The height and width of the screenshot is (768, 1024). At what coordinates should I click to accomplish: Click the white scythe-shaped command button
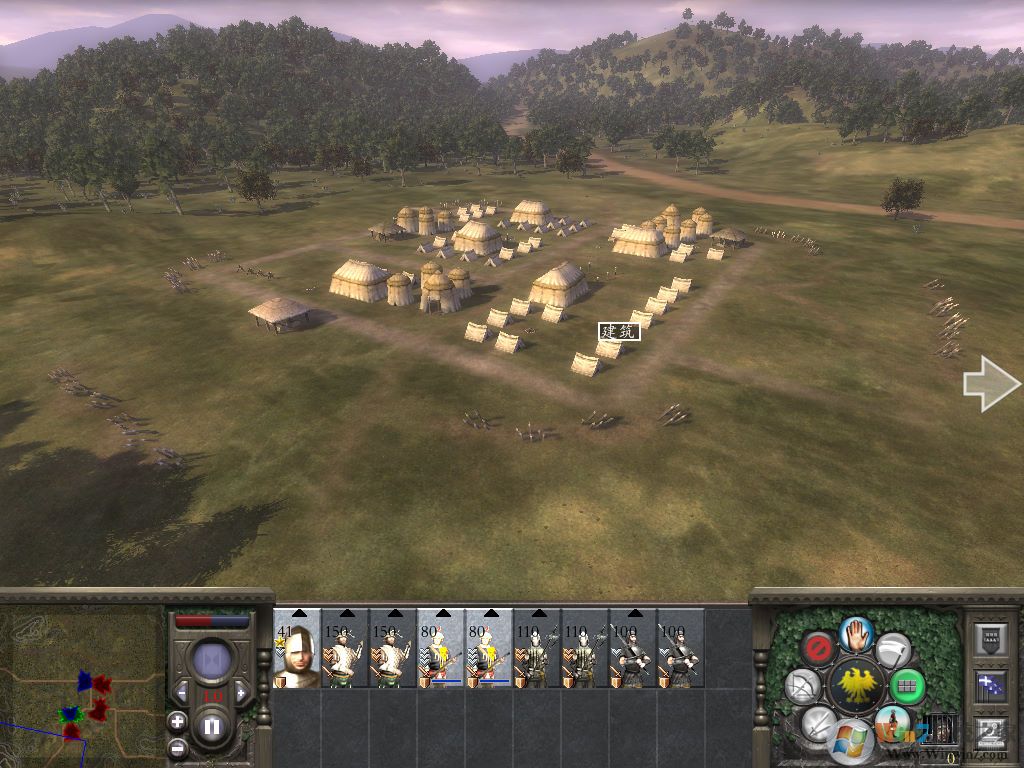(893, 650)
